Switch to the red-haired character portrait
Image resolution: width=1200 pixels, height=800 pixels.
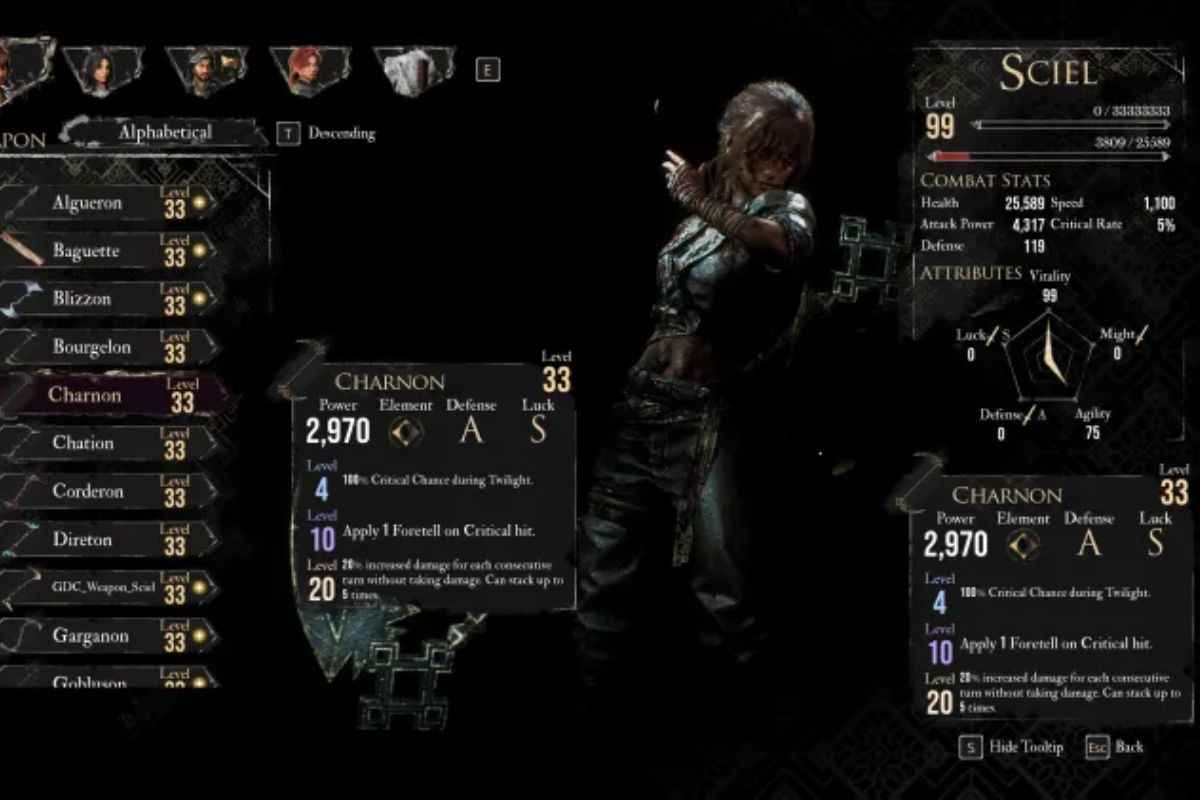coord(308,70)
